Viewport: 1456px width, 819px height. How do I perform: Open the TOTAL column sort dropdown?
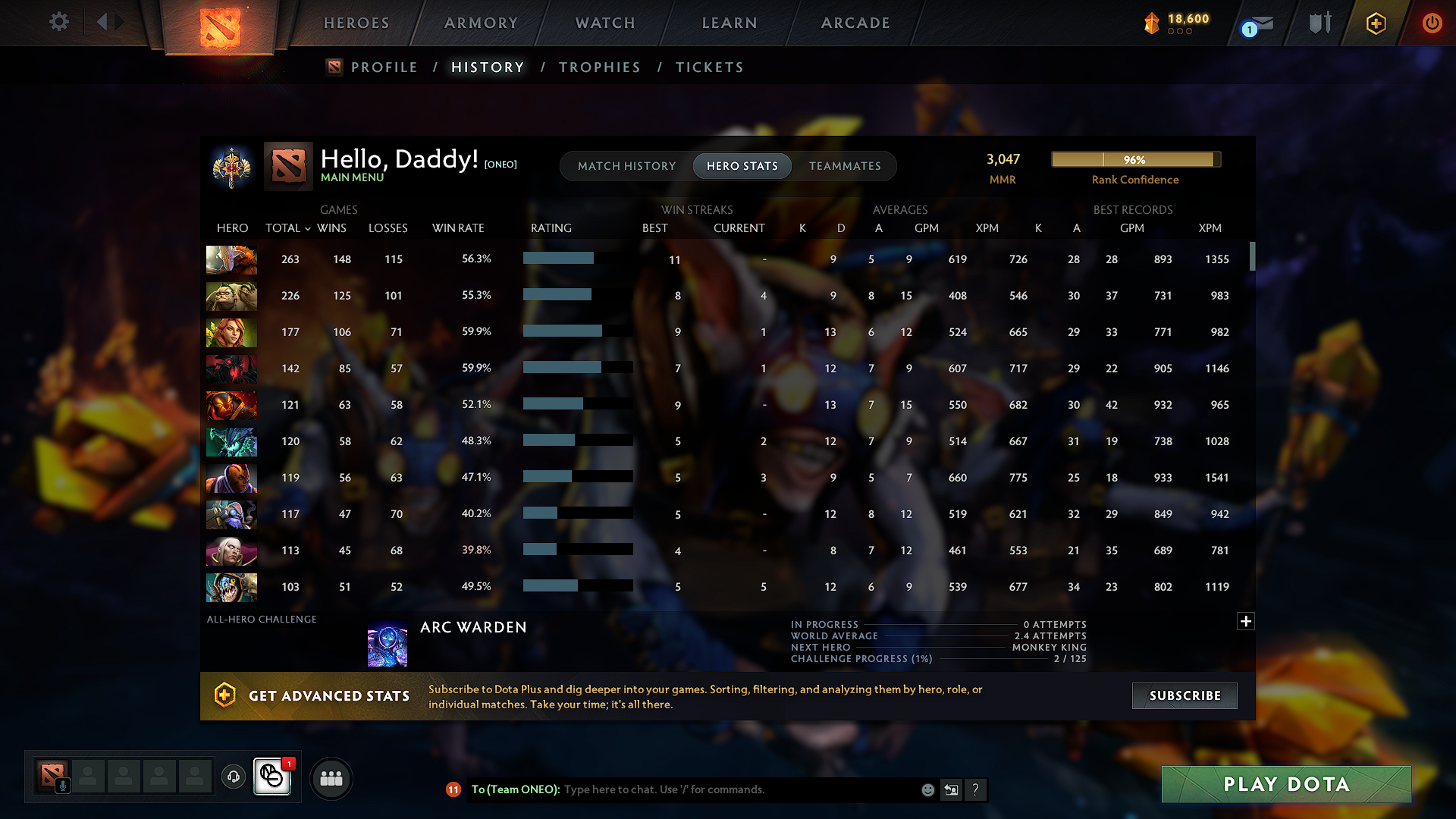306,228
